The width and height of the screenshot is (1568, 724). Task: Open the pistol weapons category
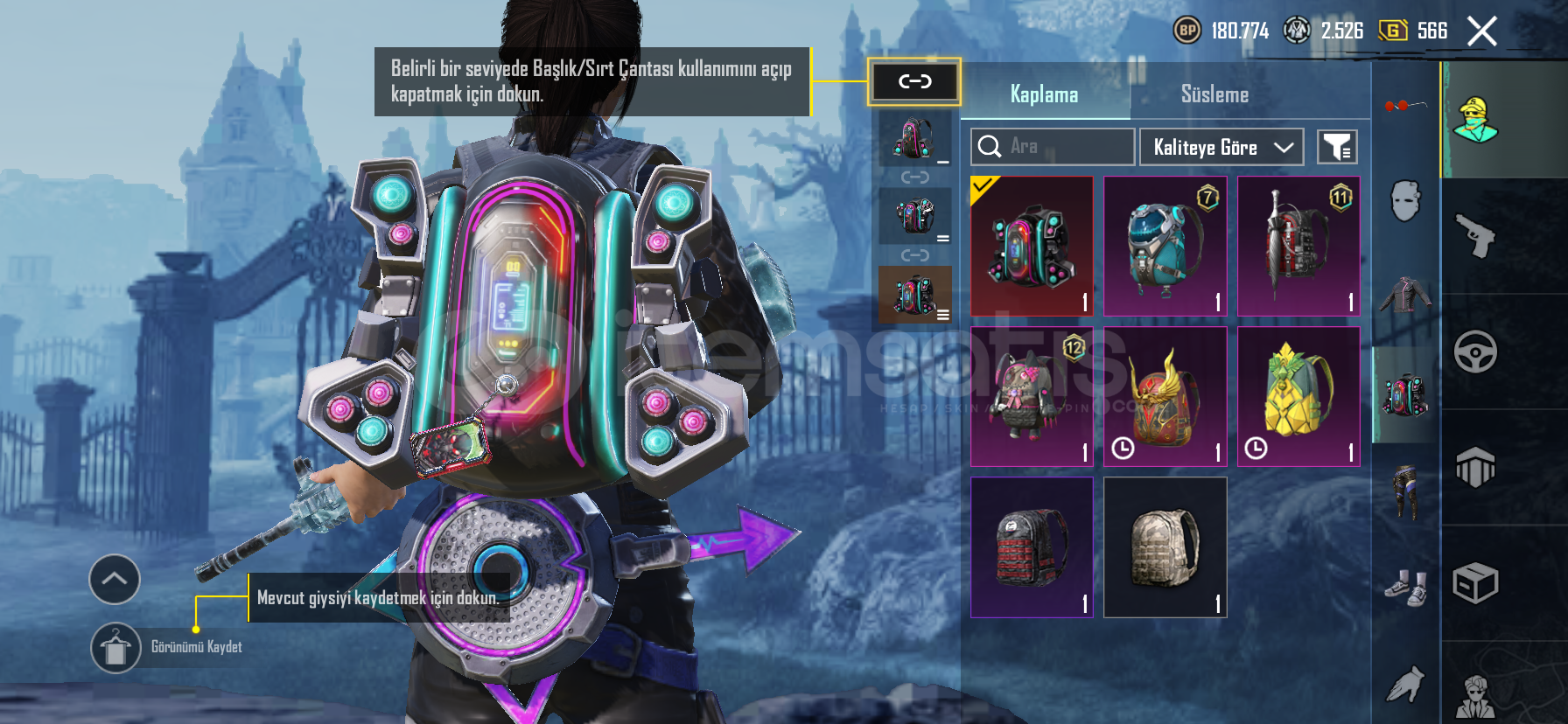(1476, 236)
